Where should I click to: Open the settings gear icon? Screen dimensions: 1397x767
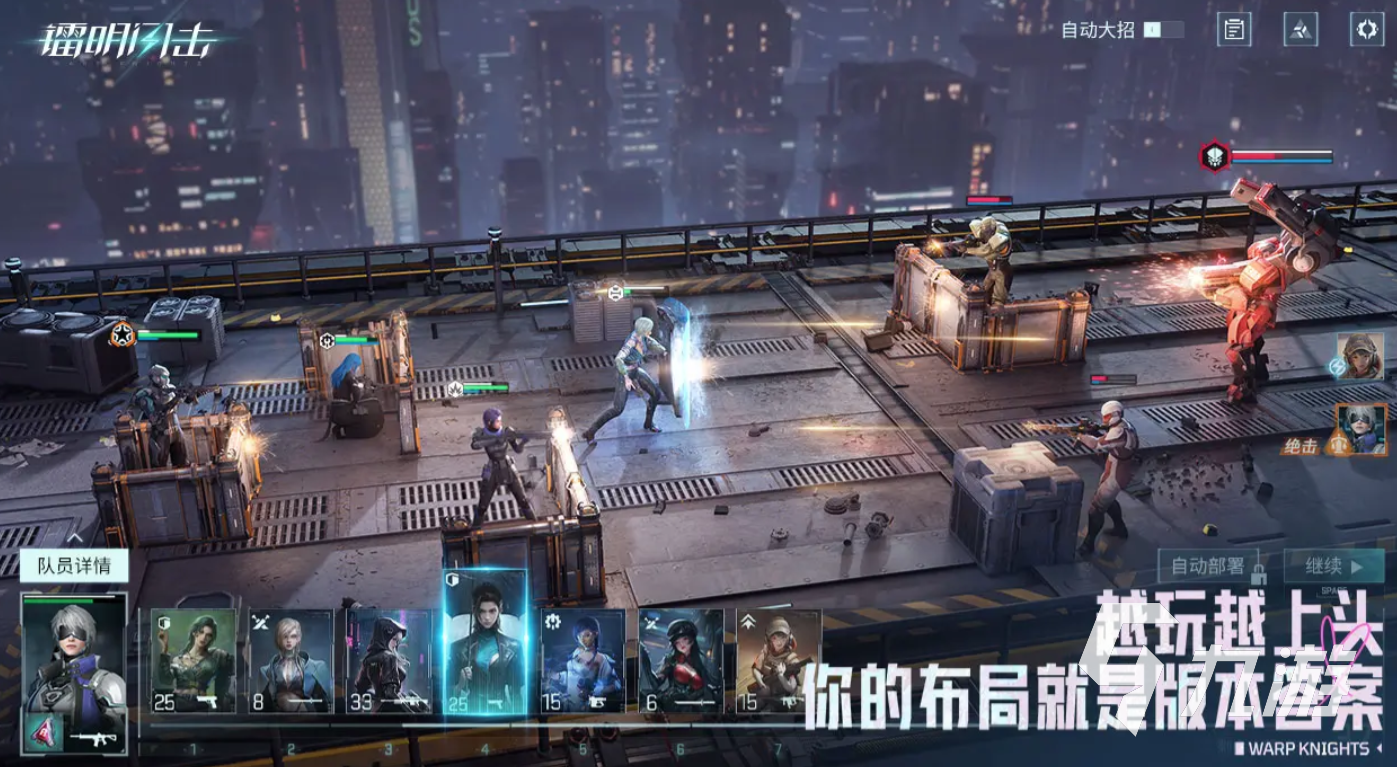(x=1367, y=29)
